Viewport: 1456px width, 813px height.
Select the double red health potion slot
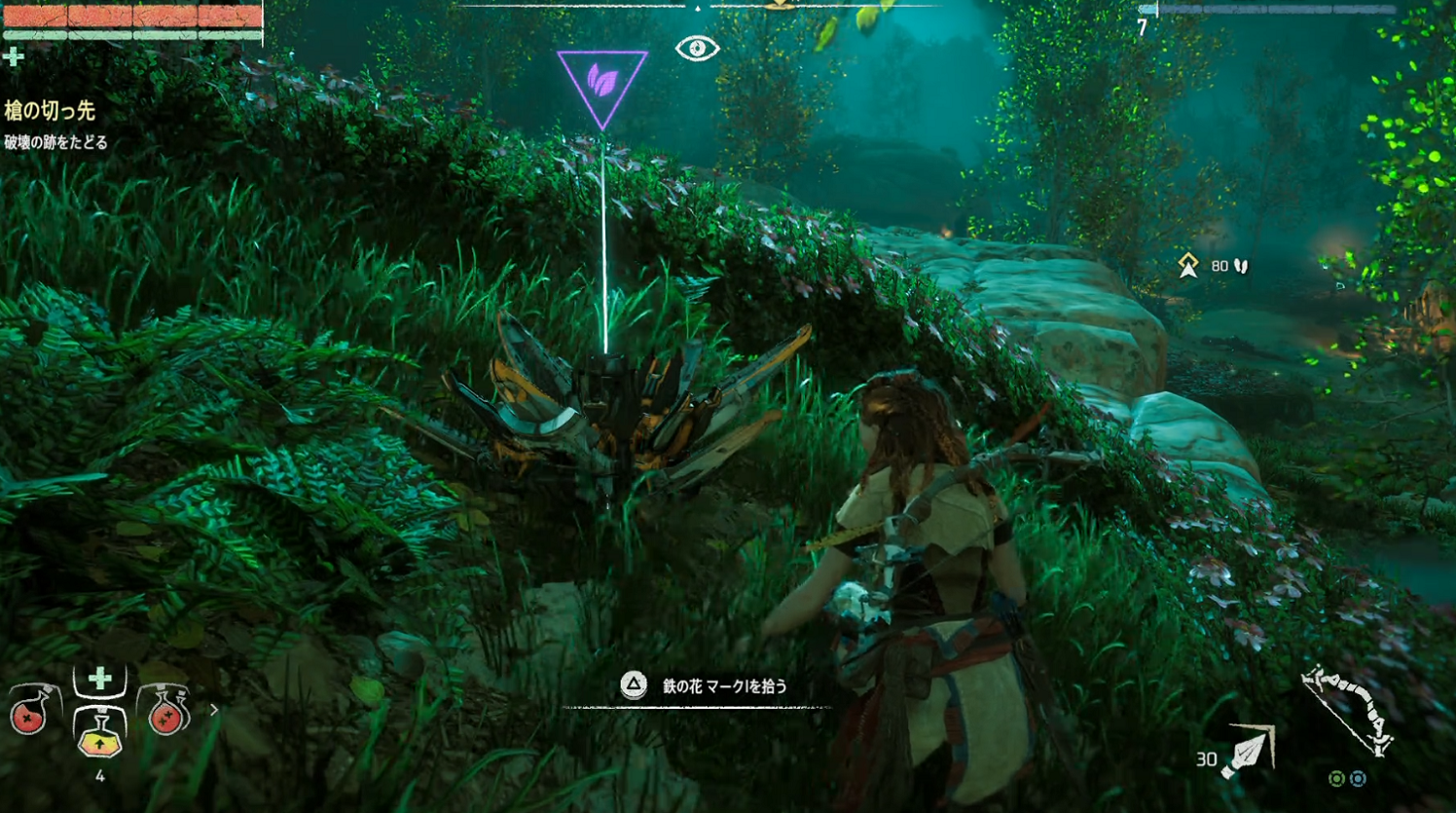point(165,714)
